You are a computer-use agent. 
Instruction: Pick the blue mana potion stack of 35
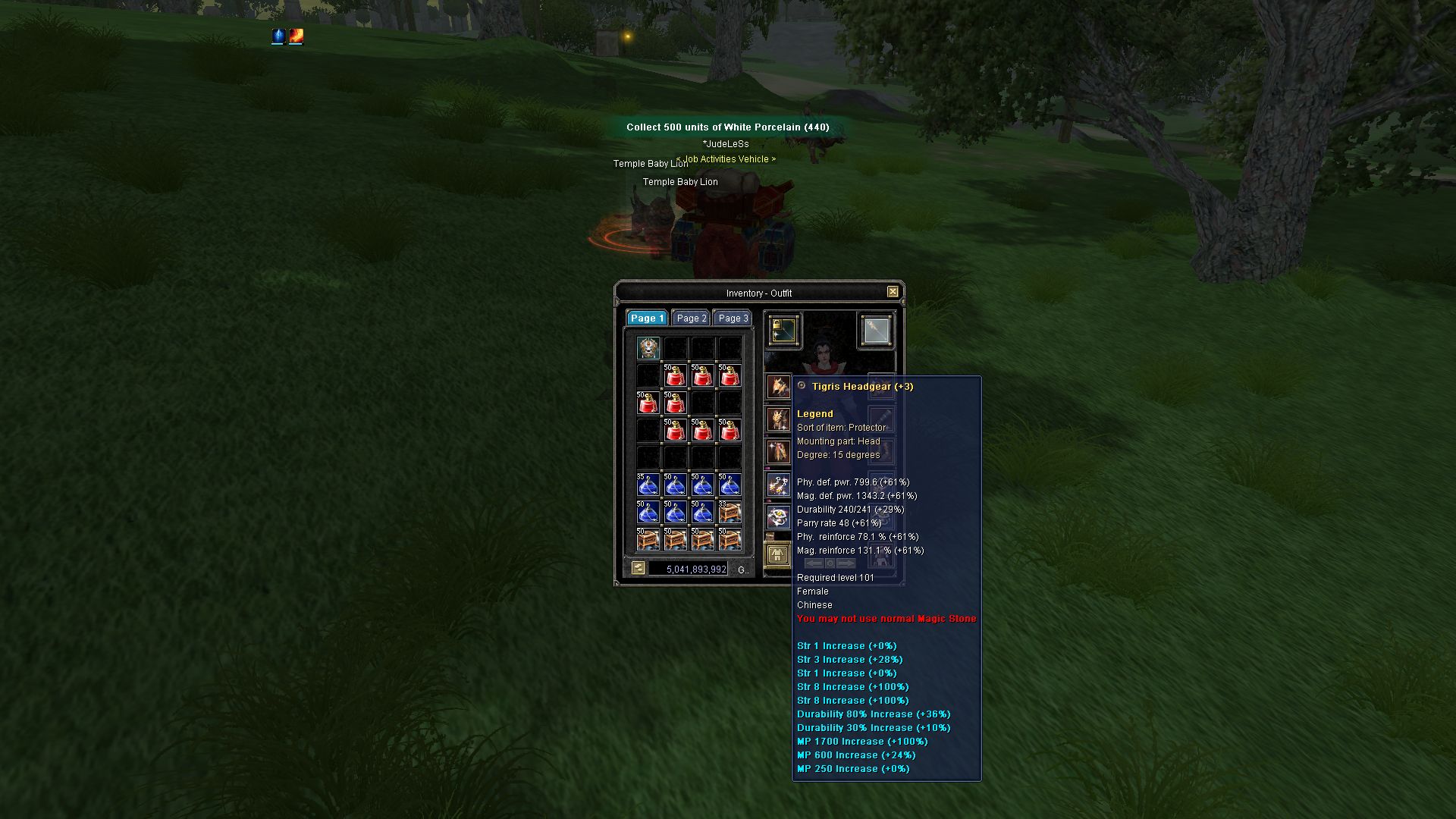pyautogui.click(x=648, y=485)
